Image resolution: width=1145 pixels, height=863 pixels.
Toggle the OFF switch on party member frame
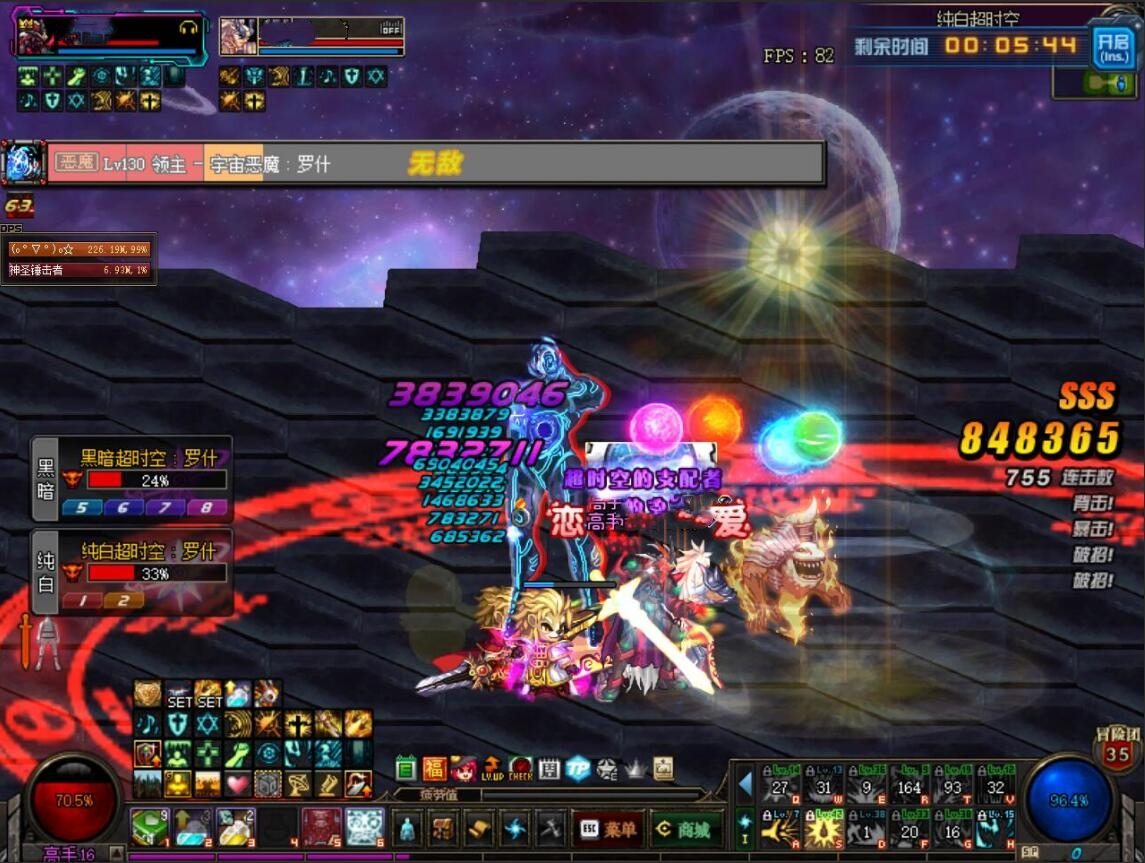click(x=391, y=27)
